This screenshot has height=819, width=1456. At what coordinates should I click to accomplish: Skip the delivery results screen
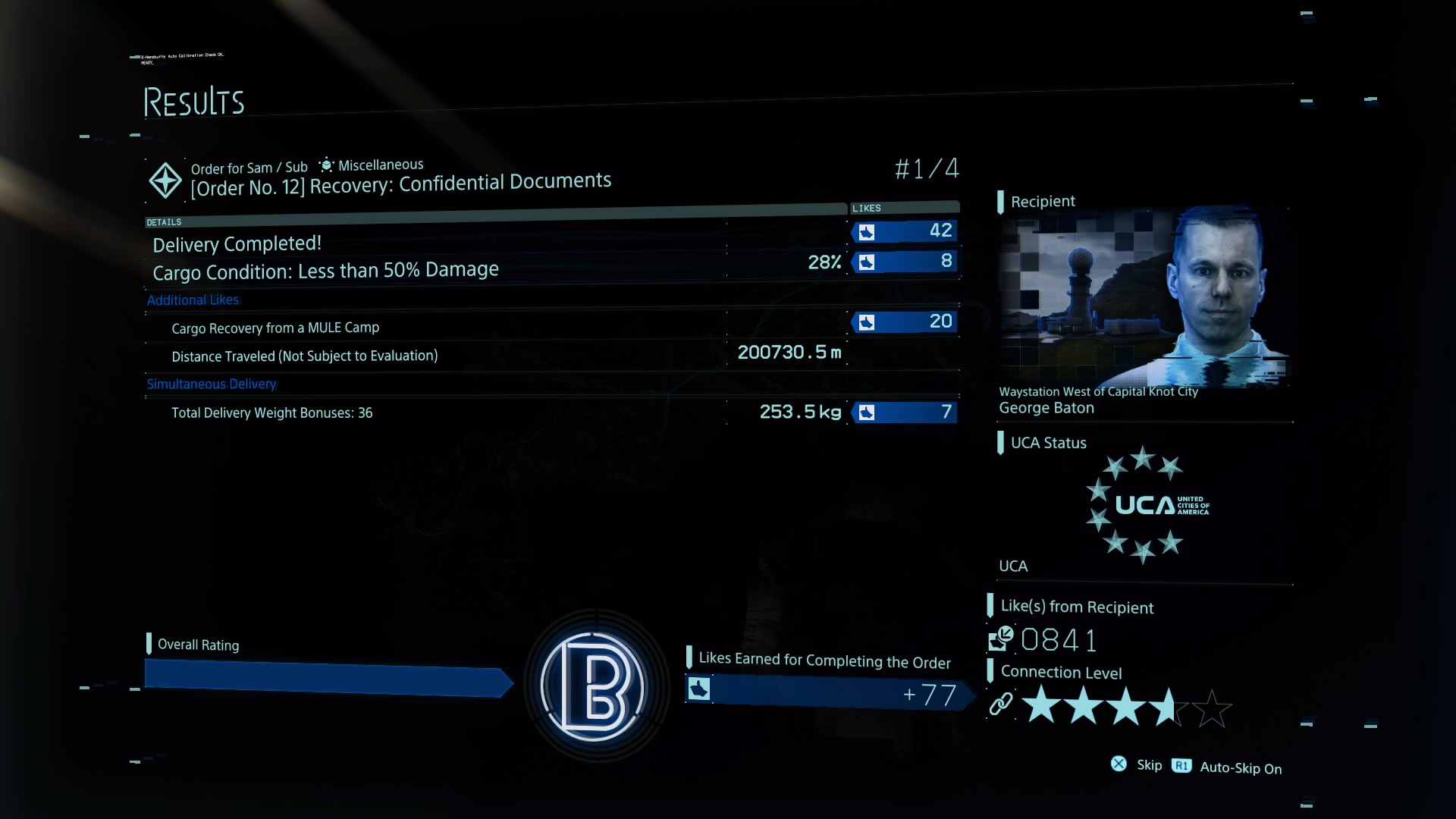tap(1137, 765)
